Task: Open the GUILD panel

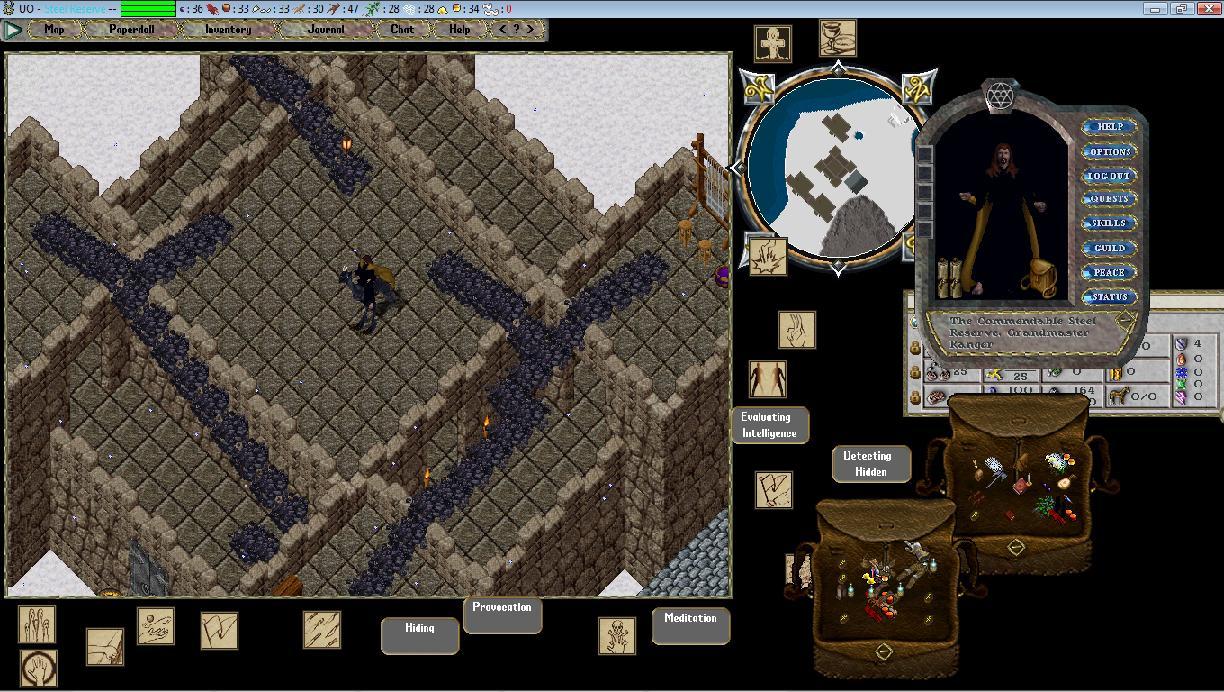Action: [1109, 248]
